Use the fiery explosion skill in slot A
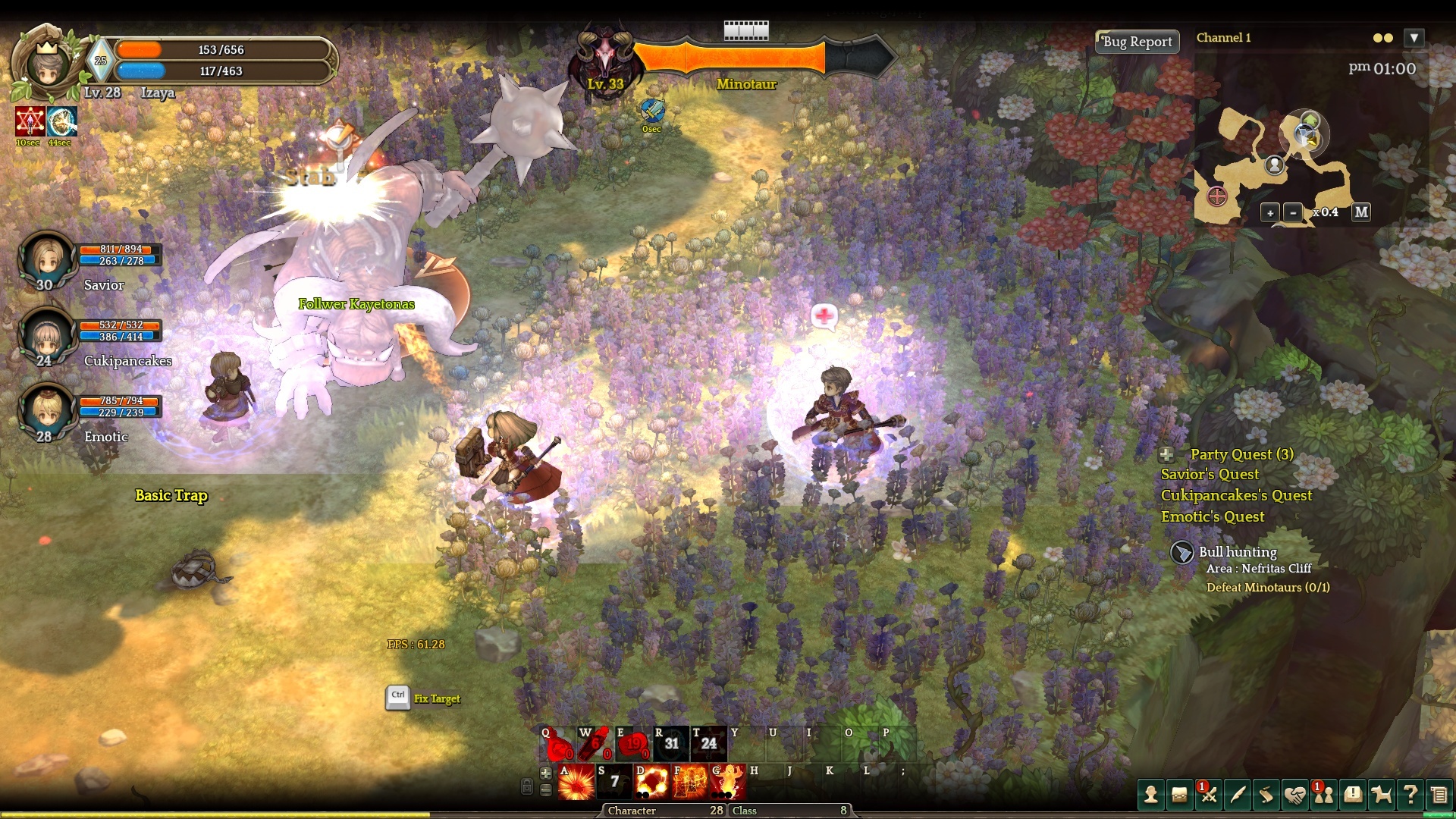1456x819 pixels. pos(576,782)
